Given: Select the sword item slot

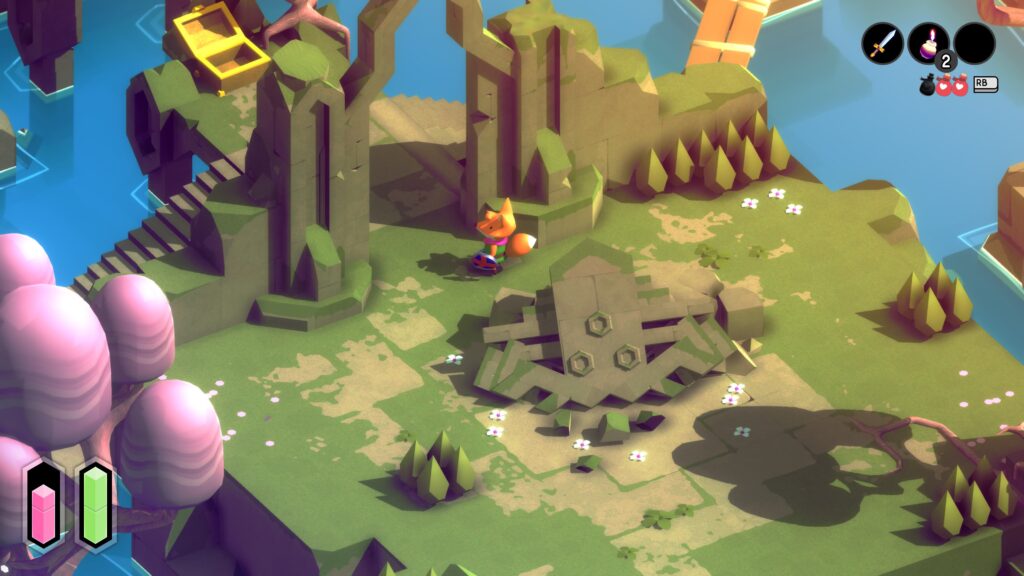Looking at the screenshot, I should pos(882,43).
